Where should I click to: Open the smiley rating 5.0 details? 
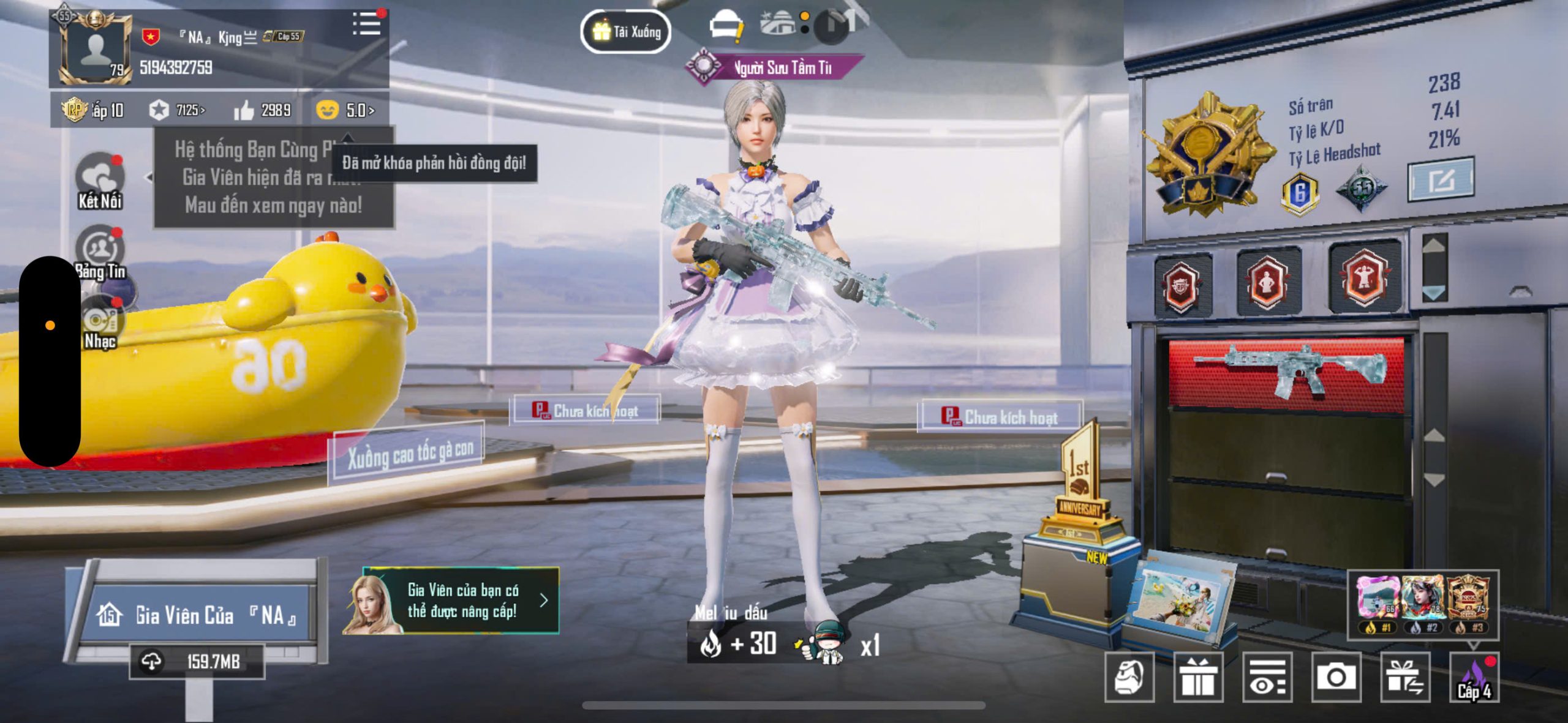point(345,110)
